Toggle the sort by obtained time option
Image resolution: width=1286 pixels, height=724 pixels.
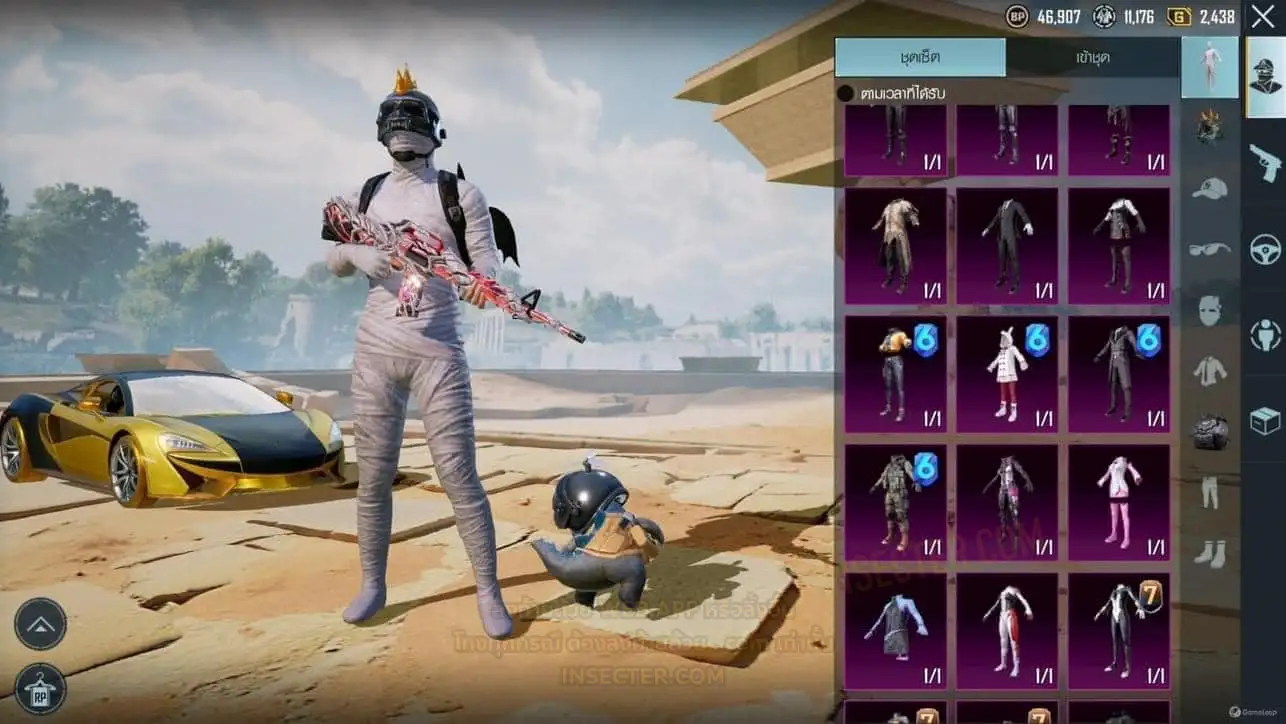click(x=846, y=93)
